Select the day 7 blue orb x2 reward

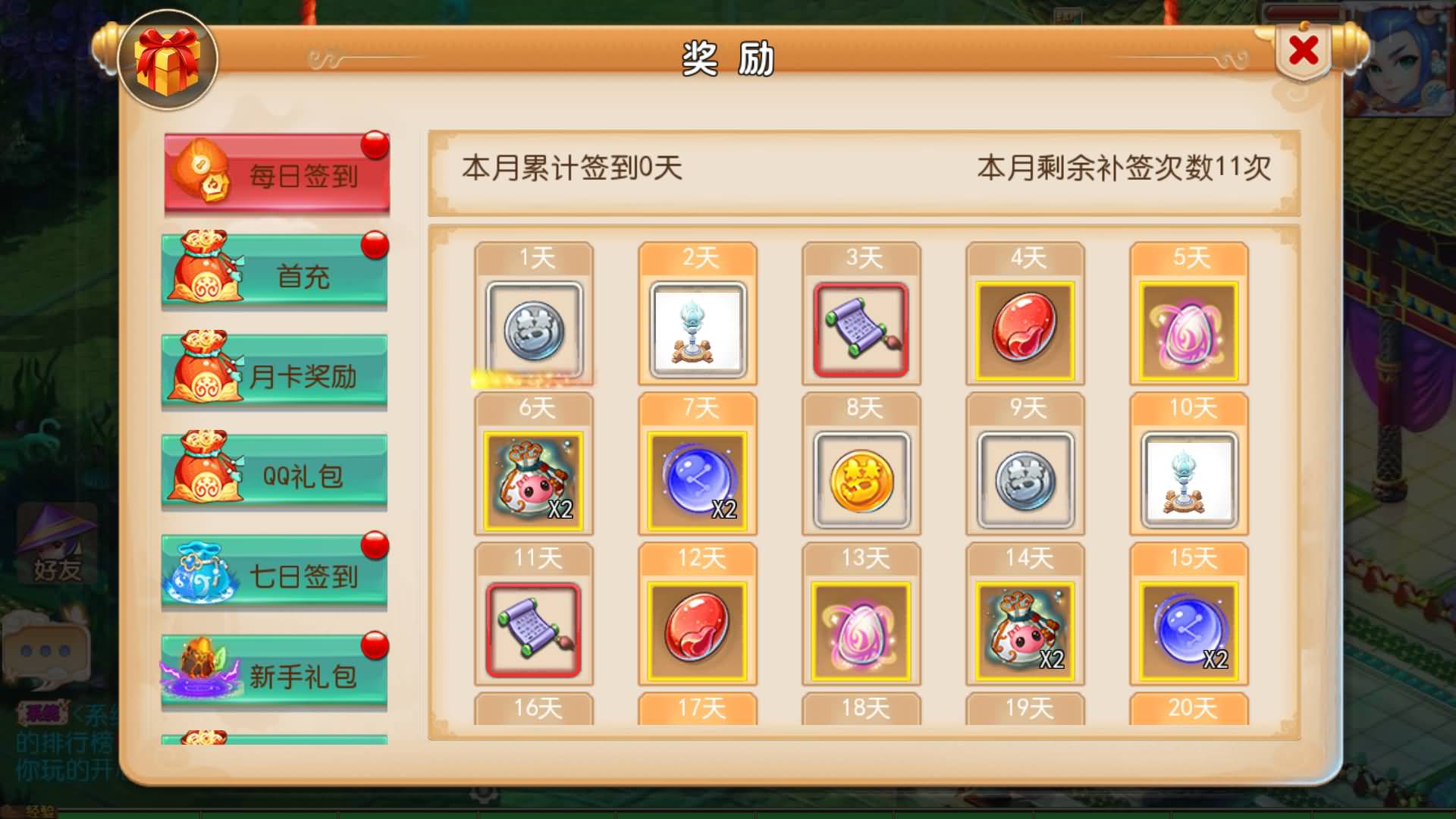pyautogui.click(x=697, y=478)
